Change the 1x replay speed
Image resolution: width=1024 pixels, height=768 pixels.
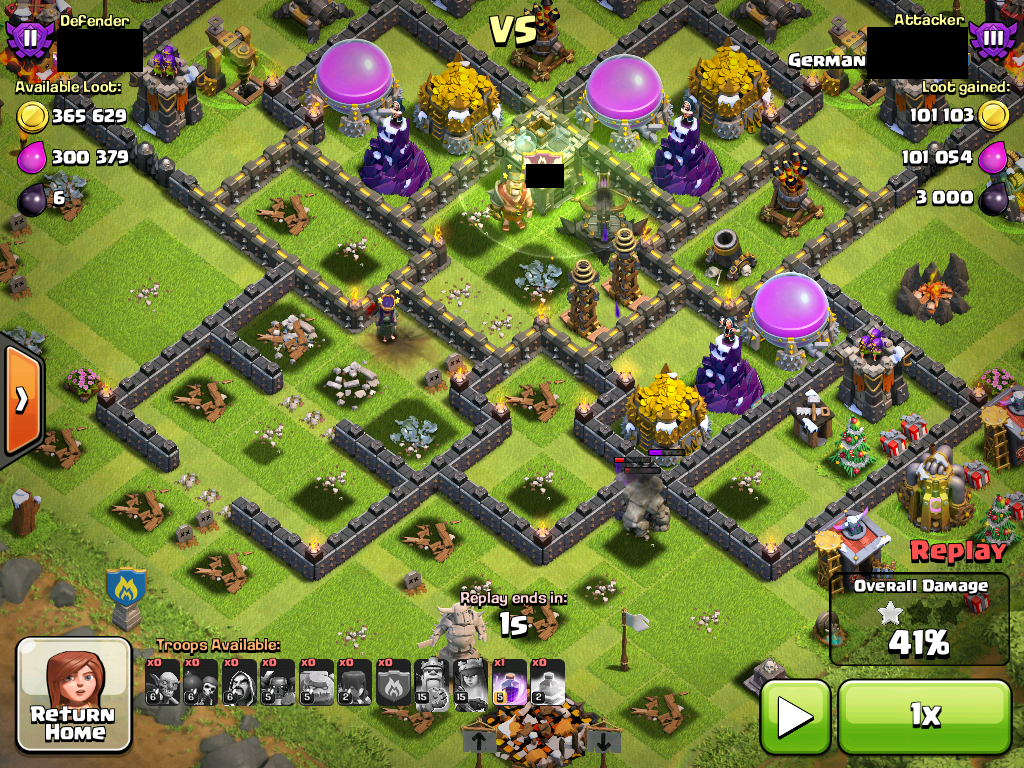[924, 715]
